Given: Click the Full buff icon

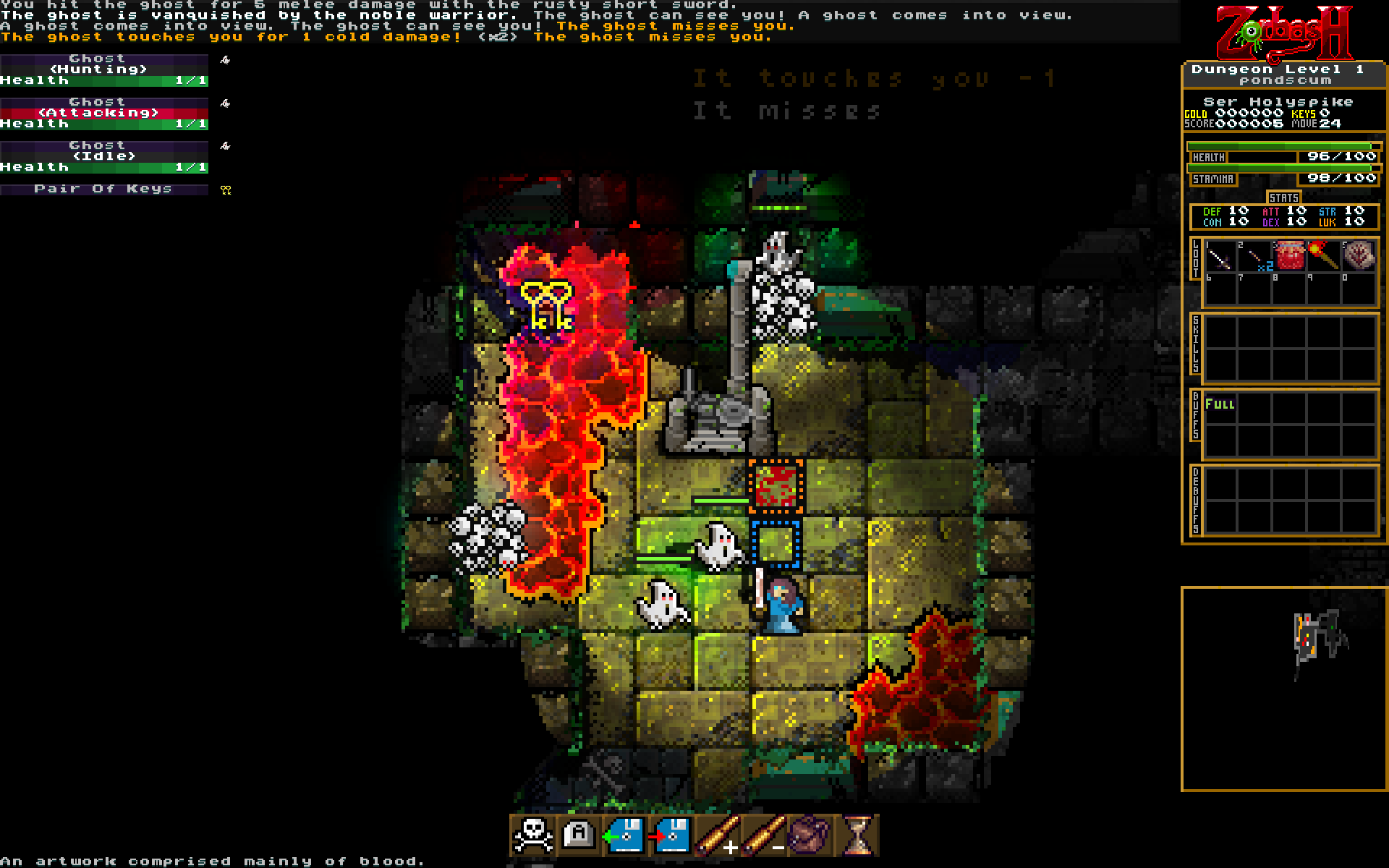Looking at the screenshot, I should (x=1220, y=404).
